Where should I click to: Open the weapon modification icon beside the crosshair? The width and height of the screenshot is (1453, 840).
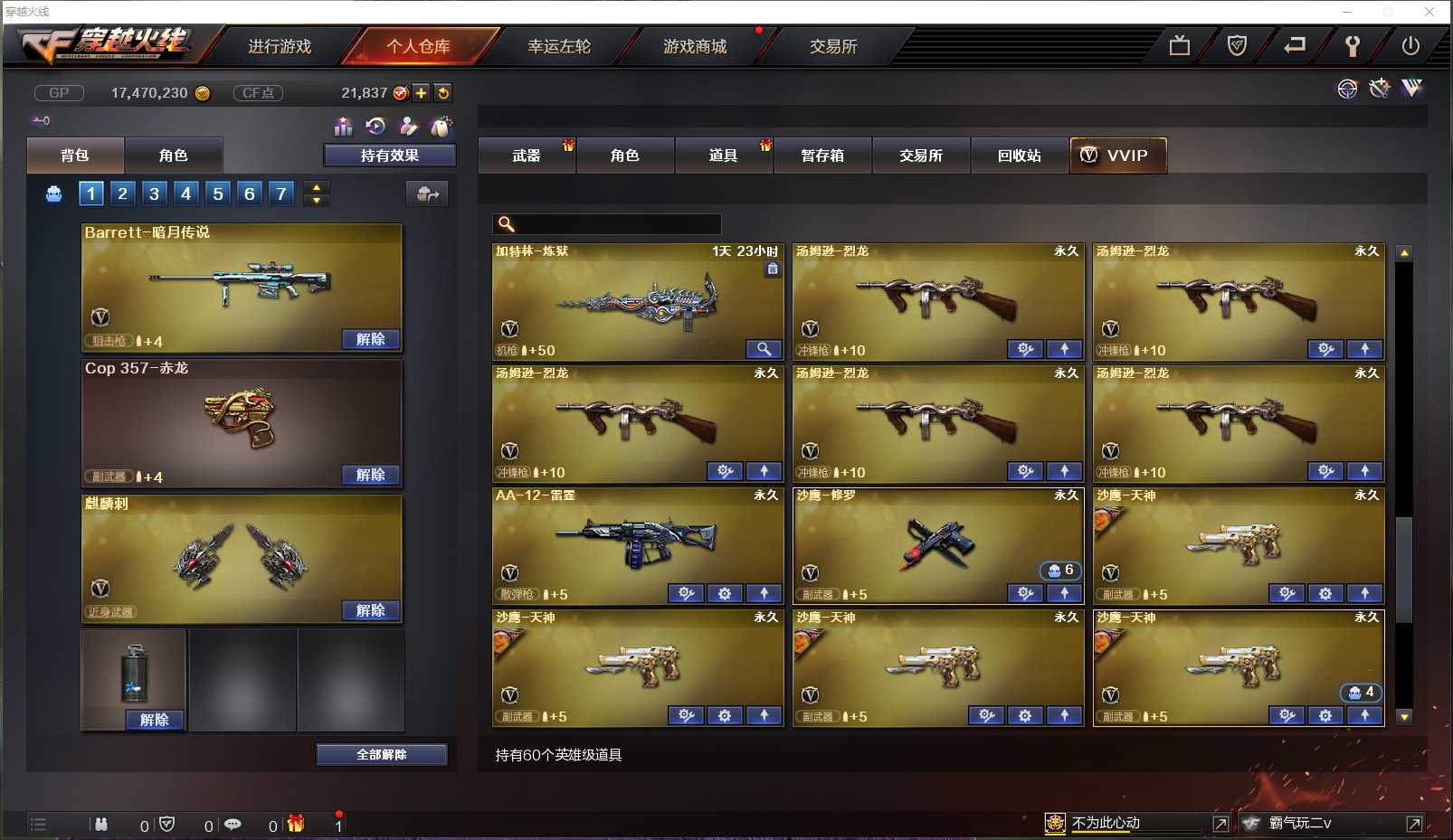pos(1379,89)
